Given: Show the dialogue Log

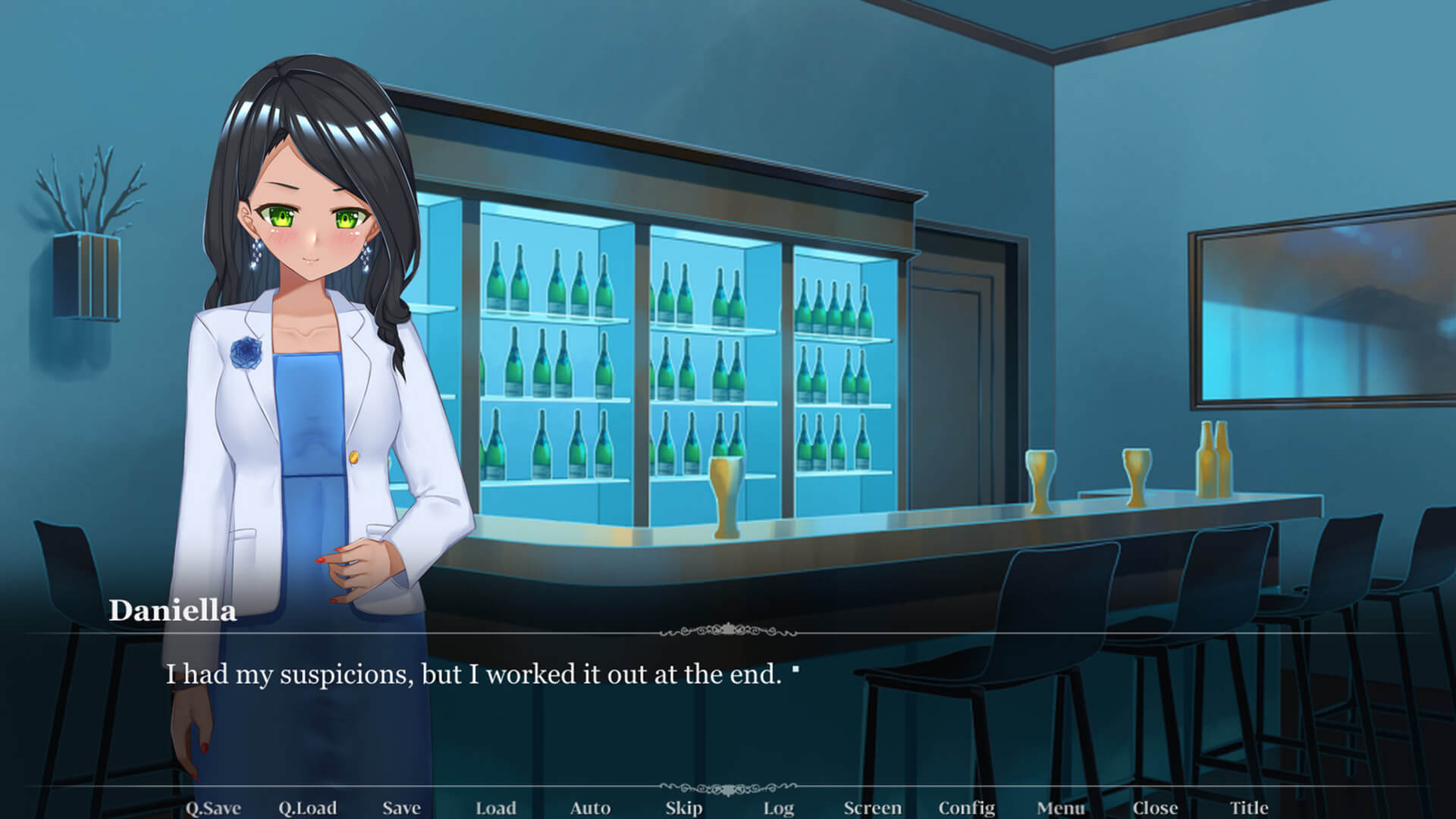Looking at the screenshot, I should 778,808.
